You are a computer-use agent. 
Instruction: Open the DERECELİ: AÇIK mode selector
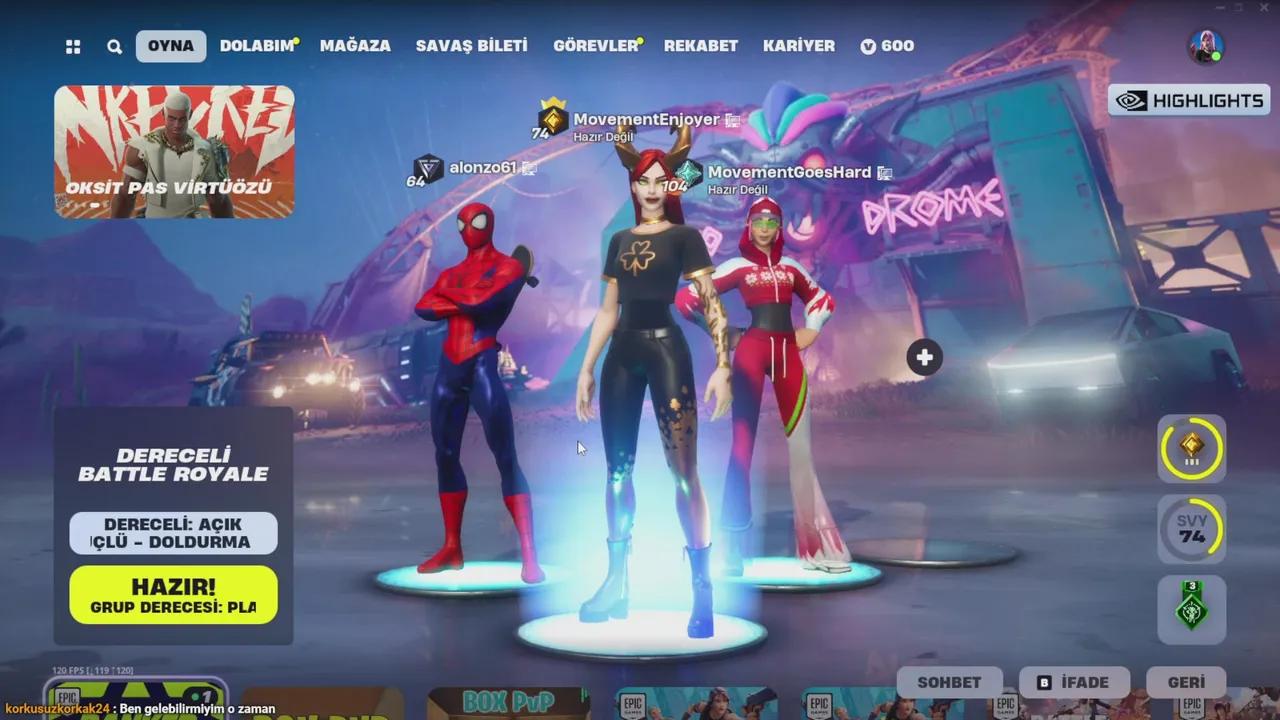point(172,533)
